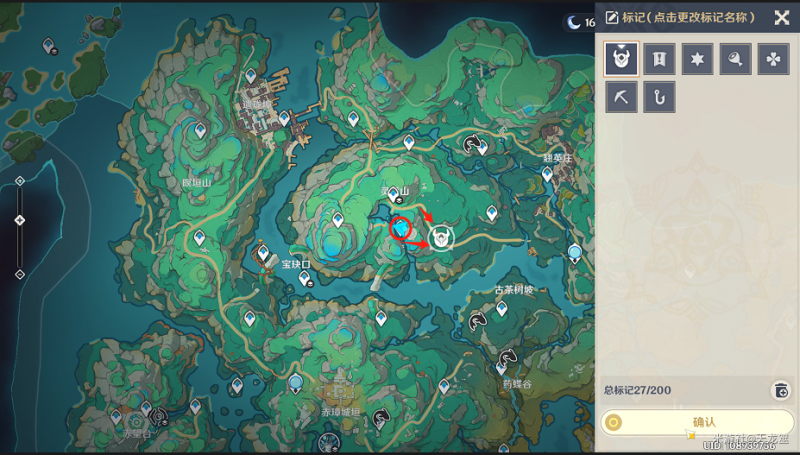Pick the fishing hook marker icon
The height and width of the screenshot is (455, 800).
pos(659,97)
